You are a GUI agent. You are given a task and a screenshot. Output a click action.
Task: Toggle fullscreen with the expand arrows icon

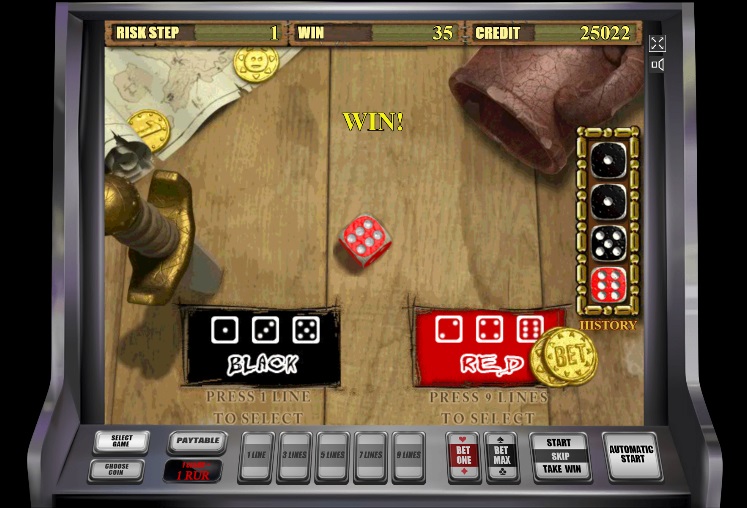click(x=657, y=43)
